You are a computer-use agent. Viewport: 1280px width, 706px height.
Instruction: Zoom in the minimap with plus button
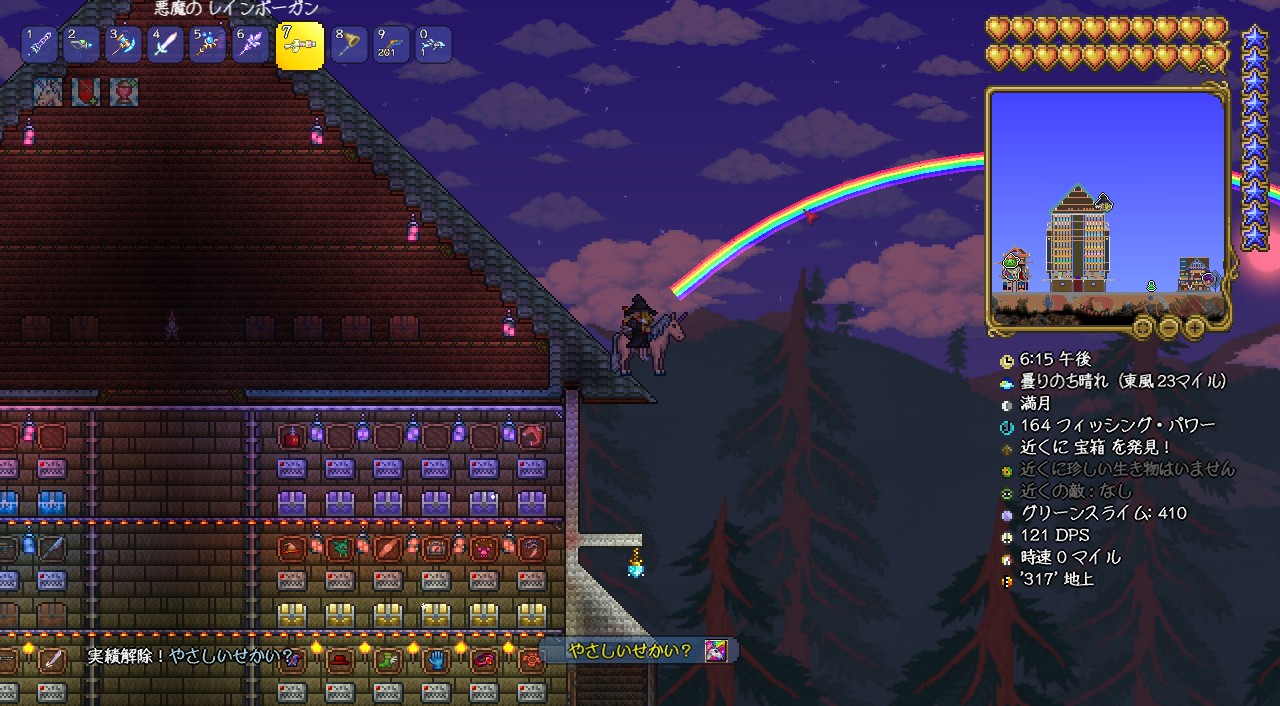[1194, 327]
